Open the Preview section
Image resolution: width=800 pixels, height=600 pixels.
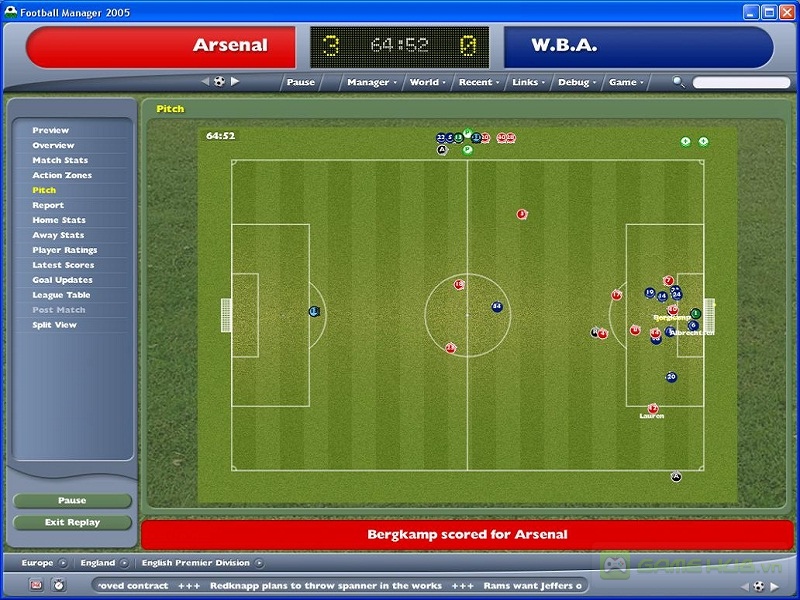coord(51,130)
